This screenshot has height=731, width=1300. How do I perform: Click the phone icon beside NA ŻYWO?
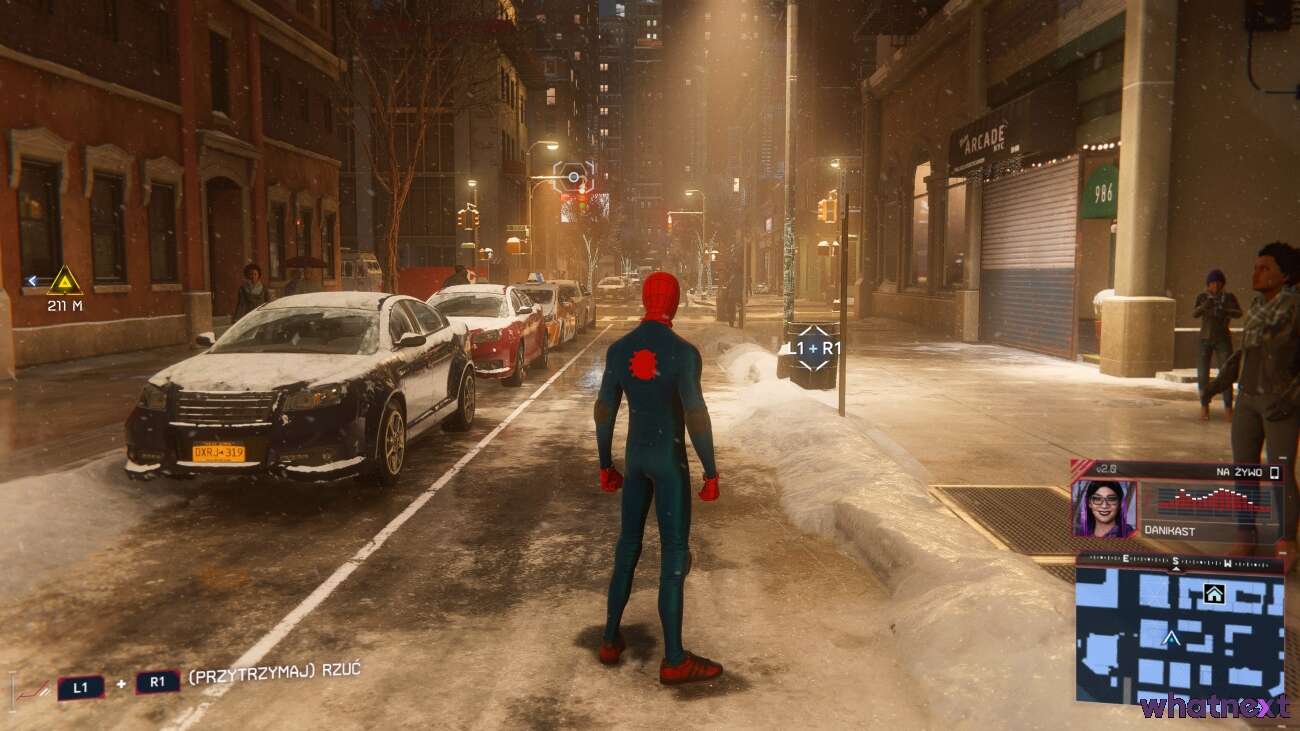(1275, 472)
